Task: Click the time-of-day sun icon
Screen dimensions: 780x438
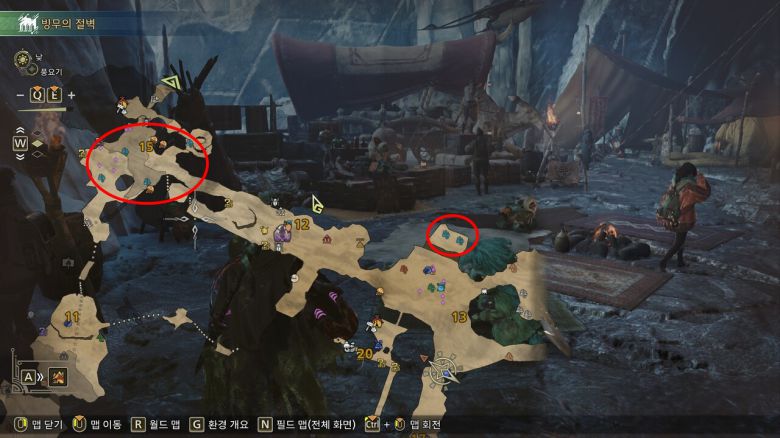Action: (x=22, y=61)
